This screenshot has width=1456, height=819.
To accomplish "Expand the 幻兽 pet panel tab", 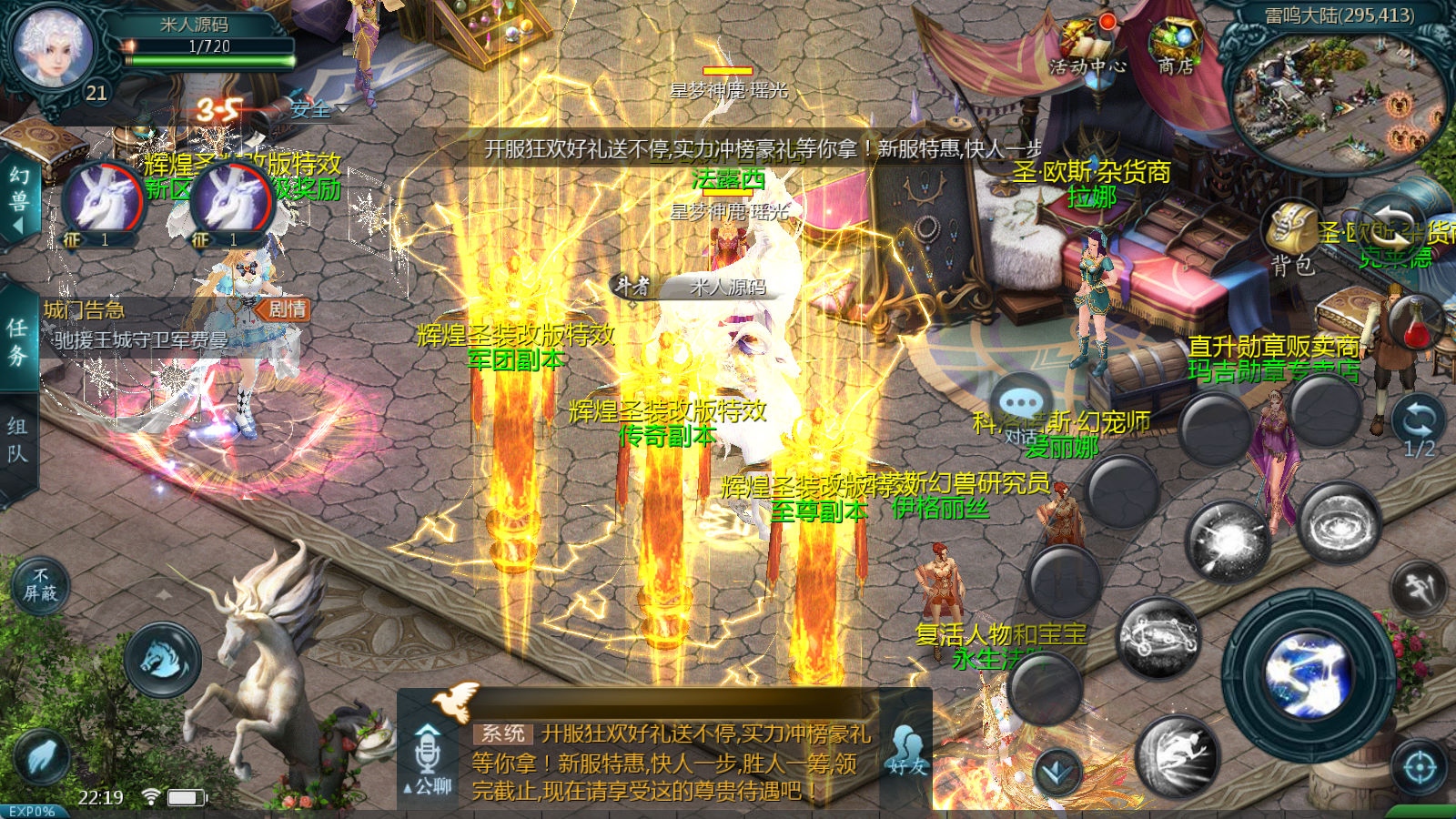I will (18, 198).
